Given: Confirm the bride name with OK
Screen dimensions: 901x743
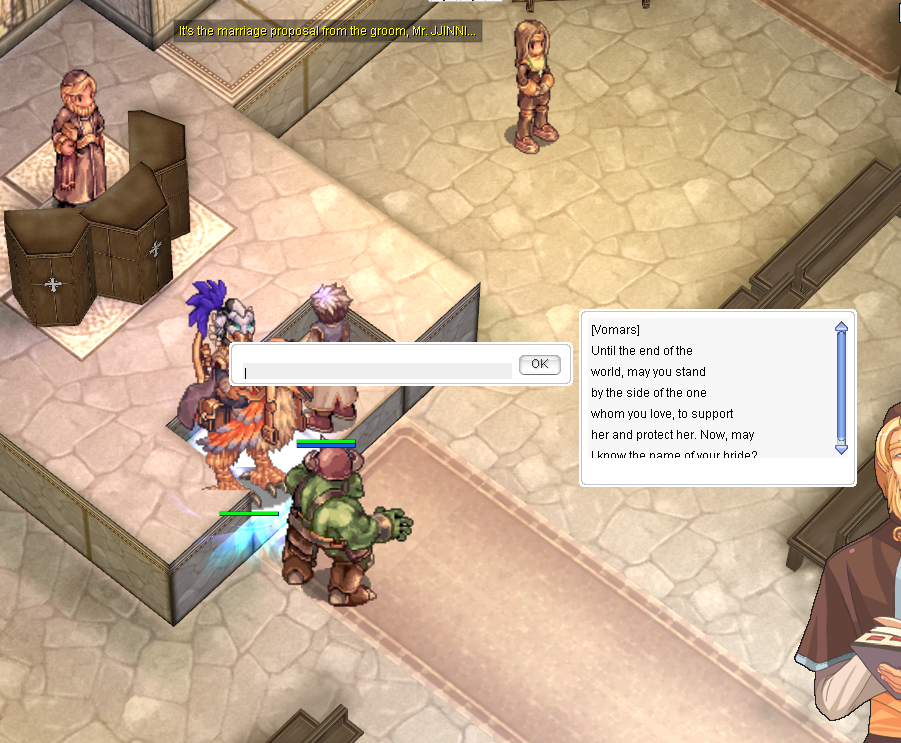Looking at the screenshot, I should pyautogui.click(x=540, y=364).
